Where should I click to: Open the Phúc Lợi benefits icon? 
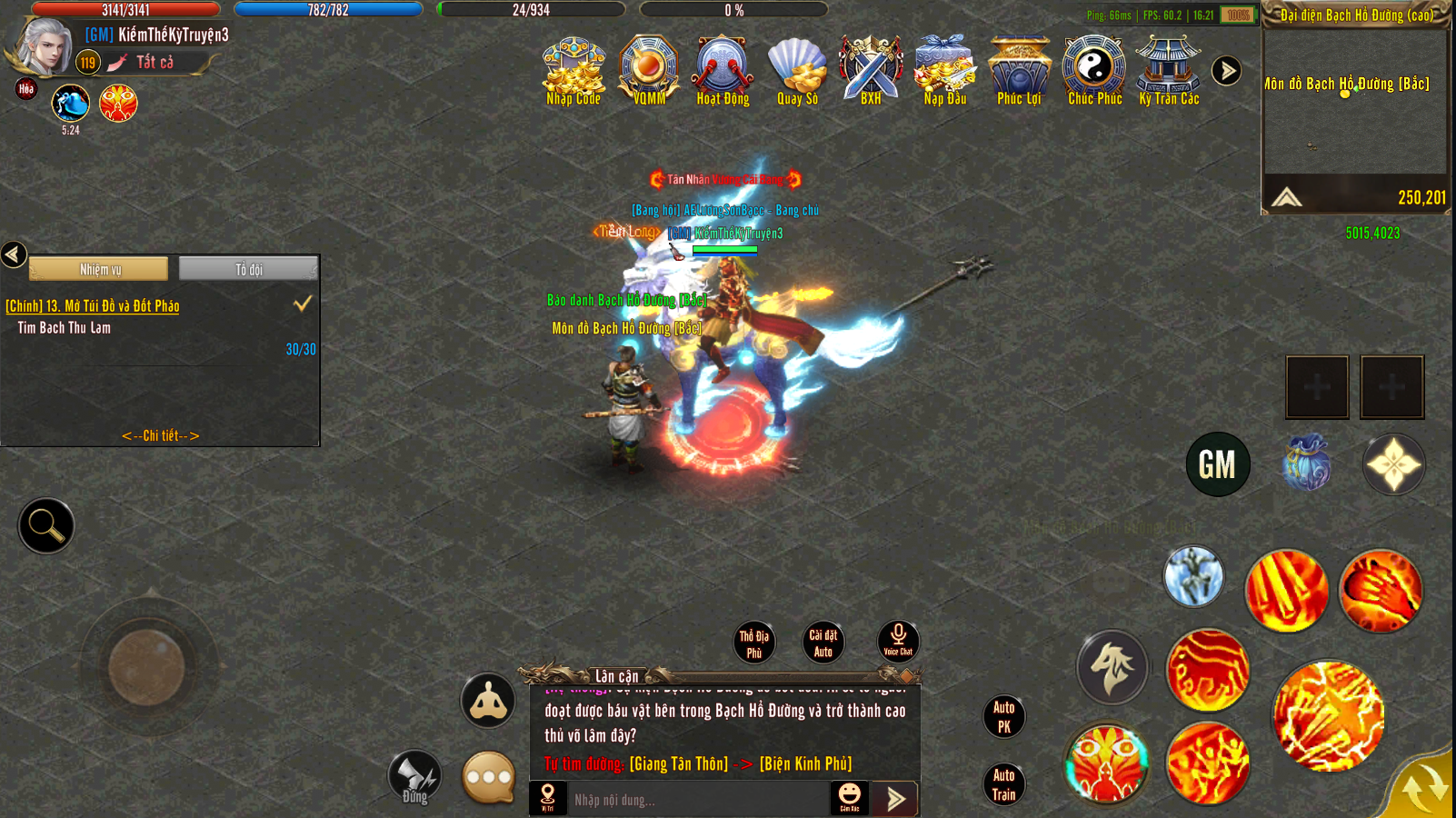point(1019,71)
